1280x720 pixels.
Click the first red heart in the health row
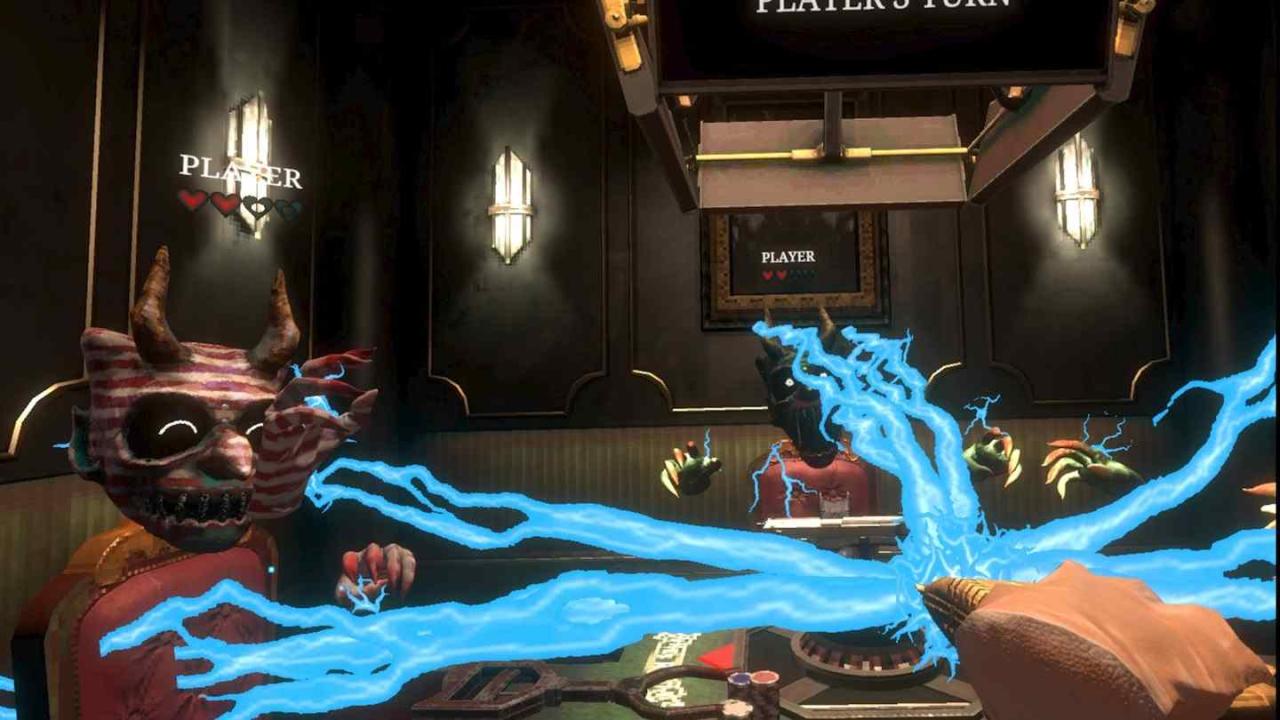[x=190, y=201]
